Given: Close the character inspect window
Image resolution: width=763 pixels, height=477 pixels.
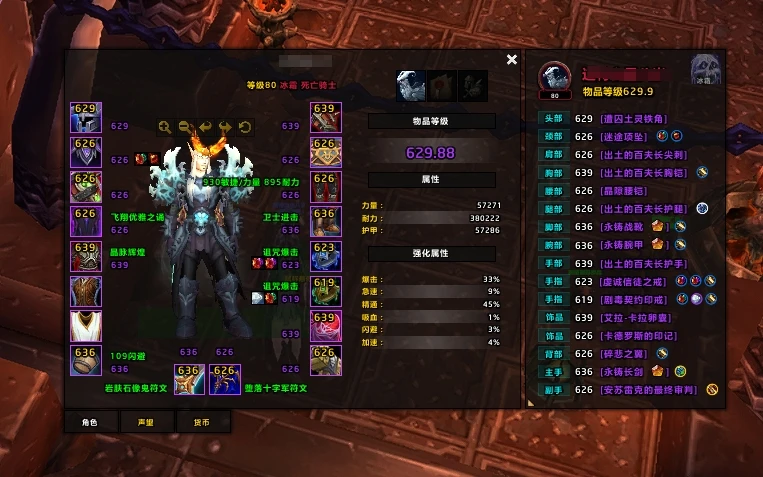Looking at the screenshot, I should [512, 60].
